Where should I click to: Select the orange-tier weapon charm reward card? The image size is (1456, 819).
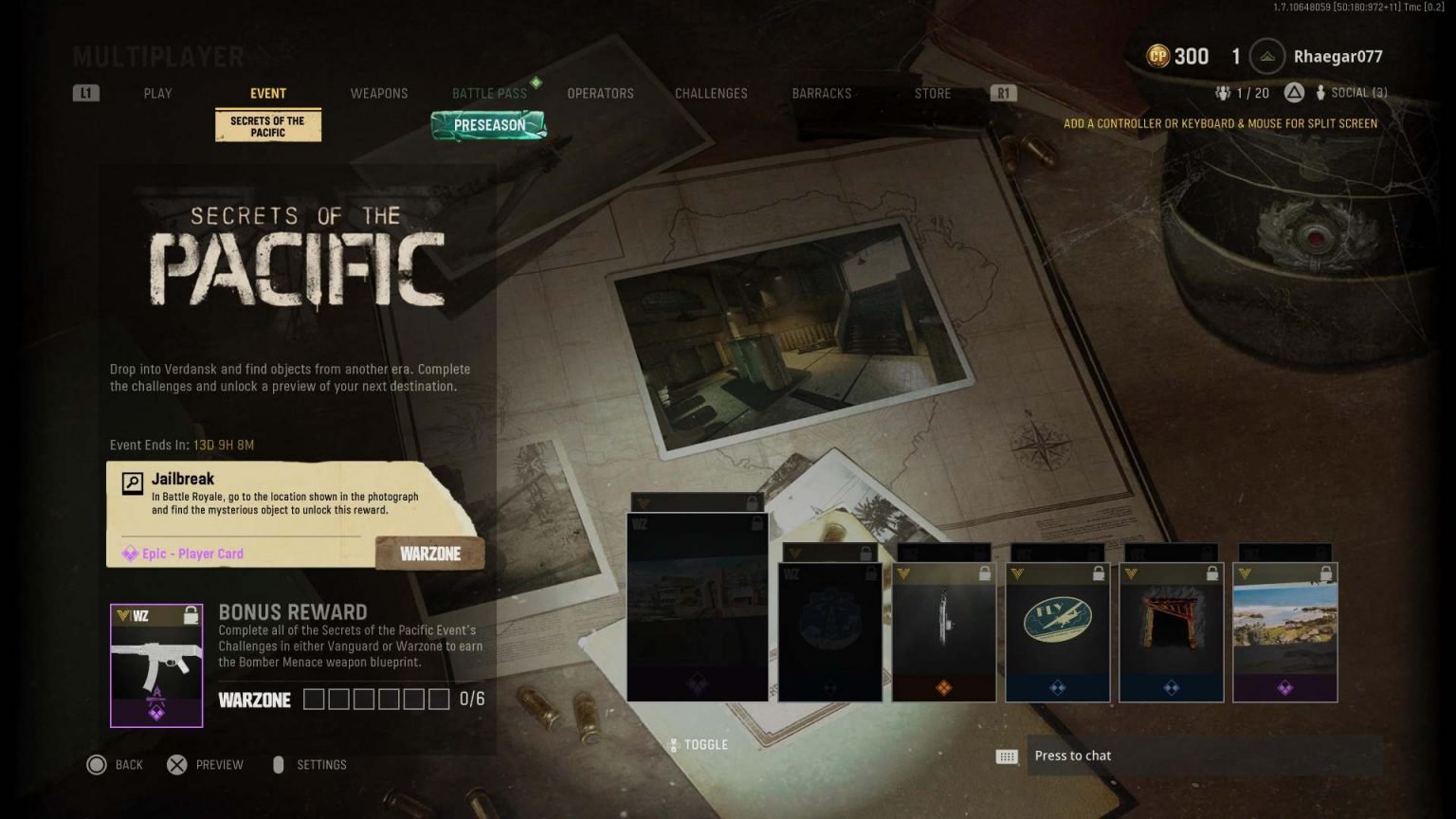coord(943,632)
